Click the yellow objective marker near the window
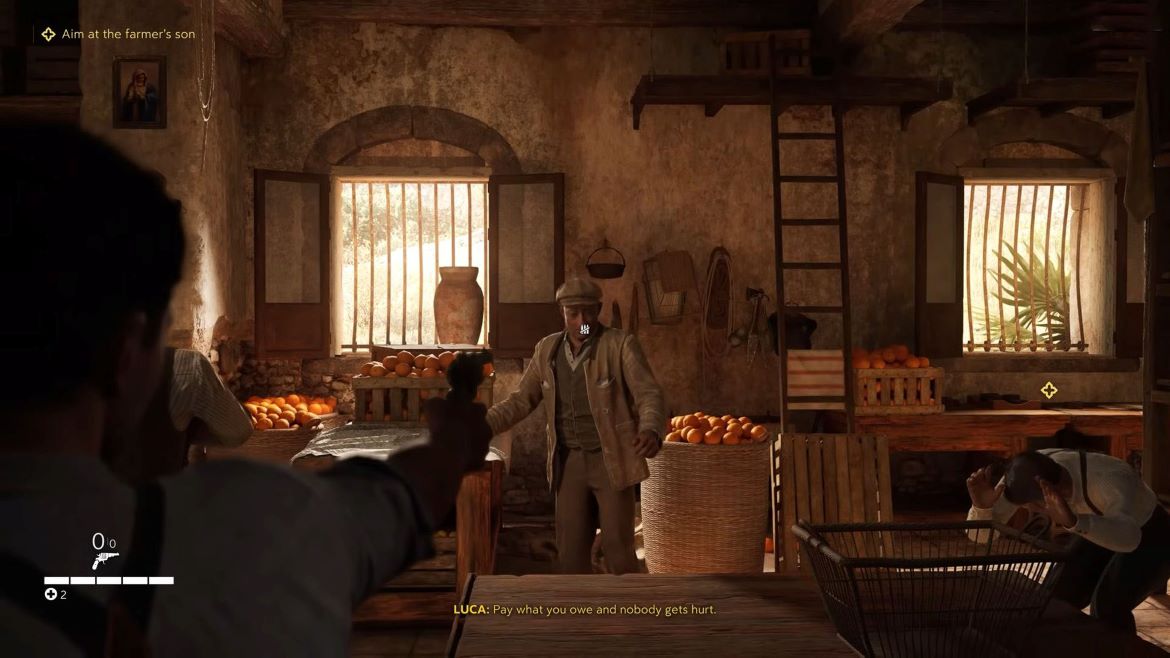 [1048, 390]
